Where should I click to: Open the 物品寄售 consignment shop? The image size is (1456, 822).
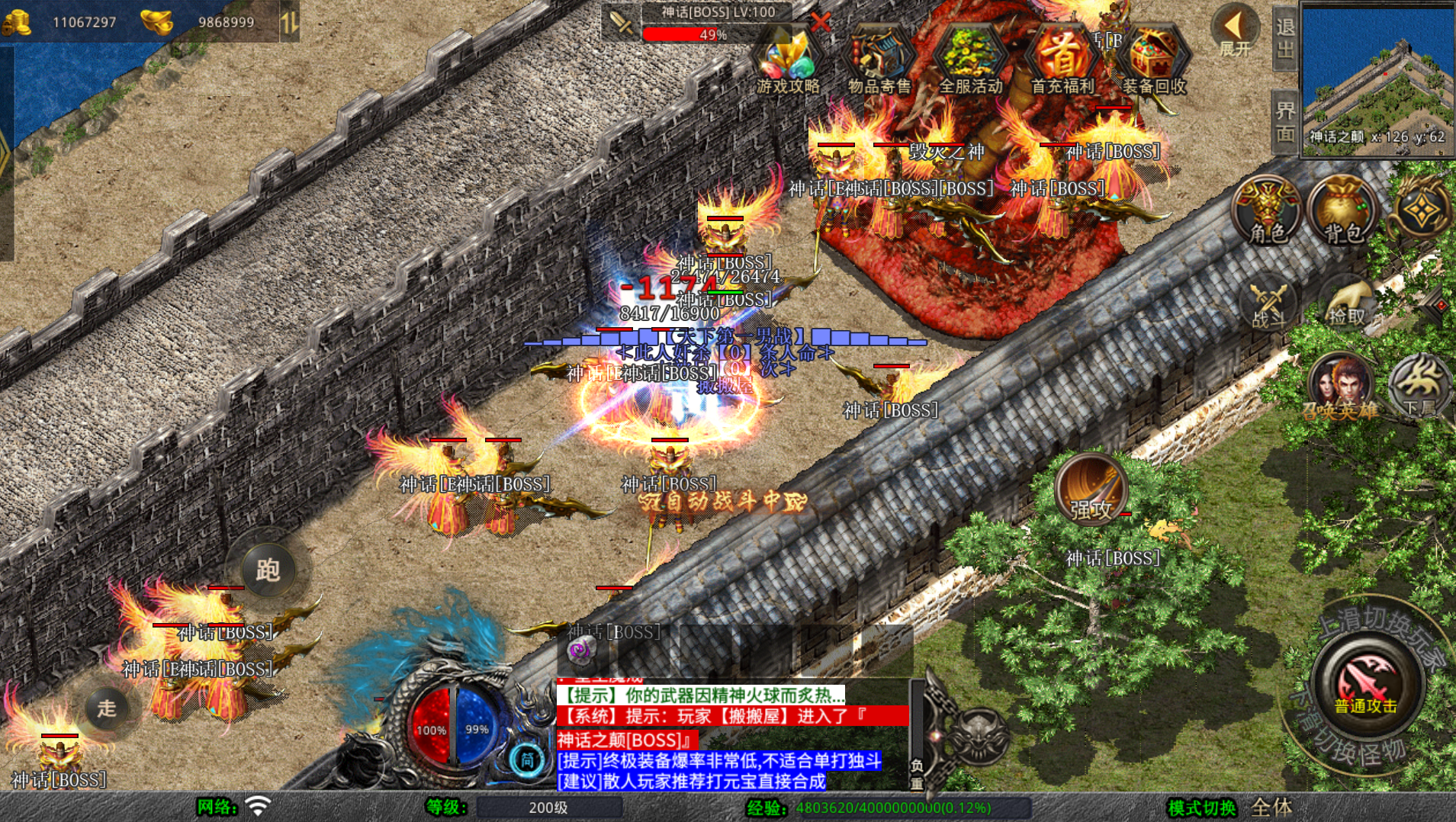879,59
